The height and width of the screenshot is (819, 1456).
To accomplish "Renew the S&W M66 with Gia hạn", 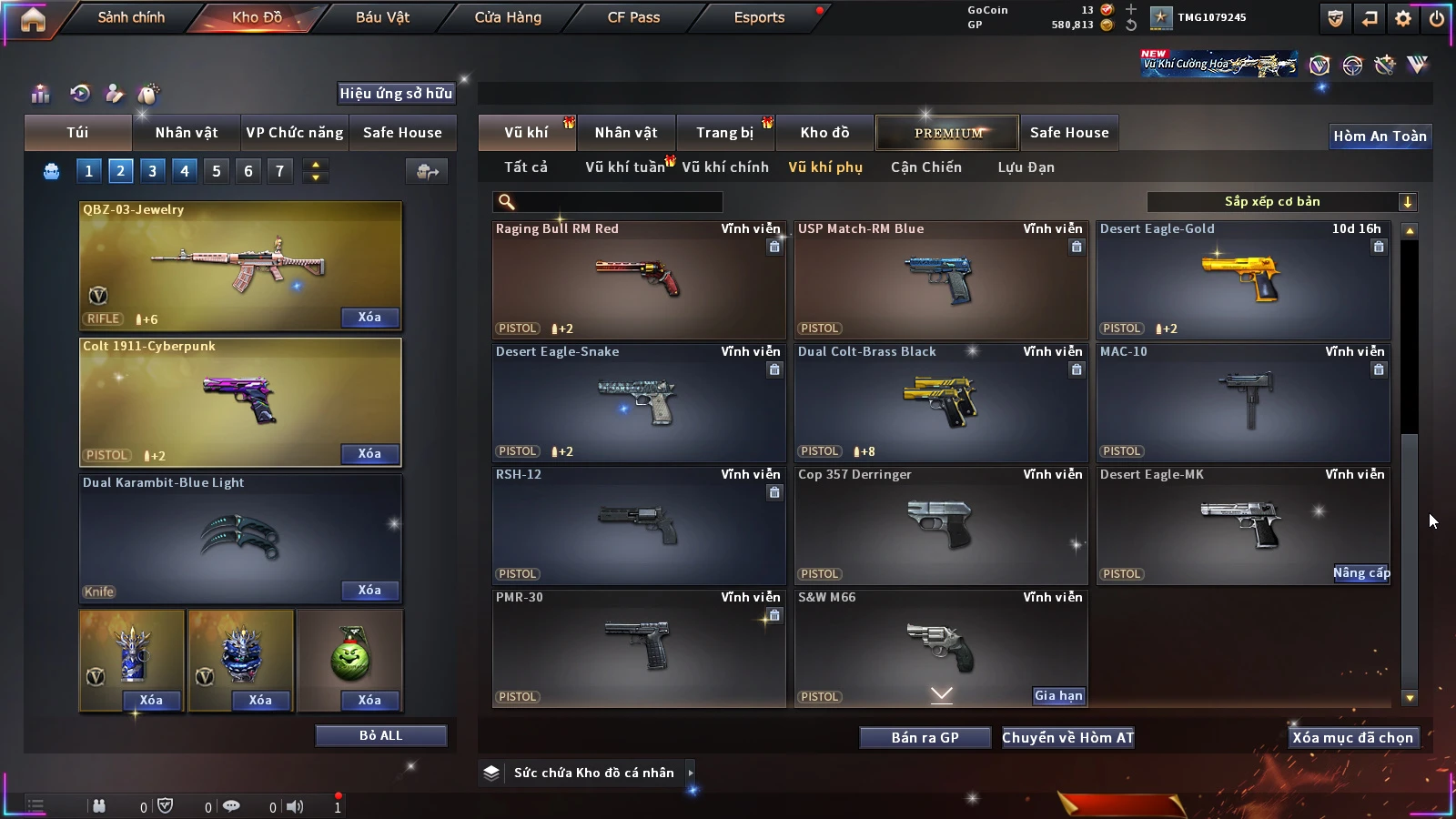I will pos(1058,695).
